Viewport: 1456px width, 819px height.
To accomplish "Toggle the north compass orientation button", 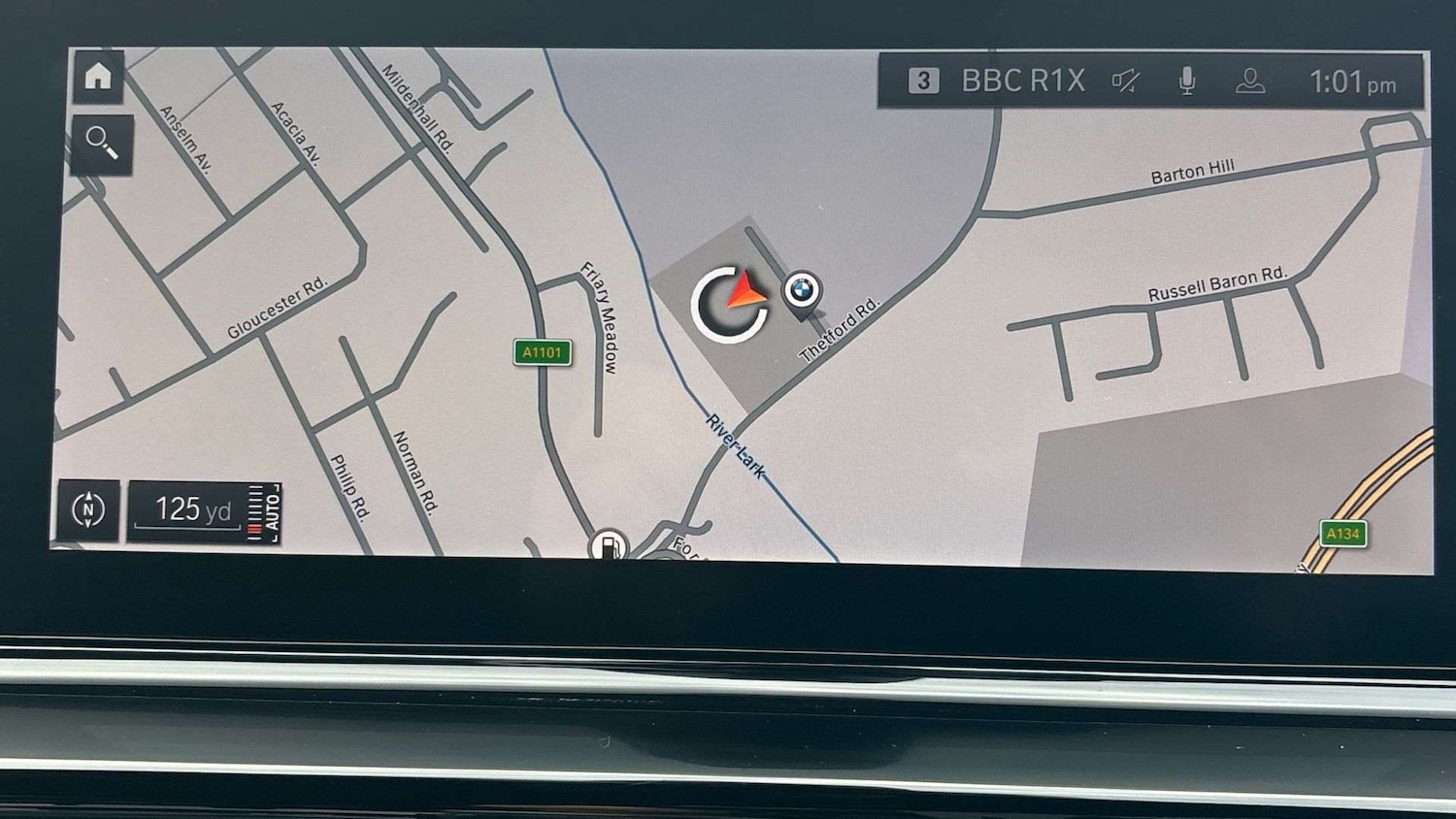I will coord(88,509).
